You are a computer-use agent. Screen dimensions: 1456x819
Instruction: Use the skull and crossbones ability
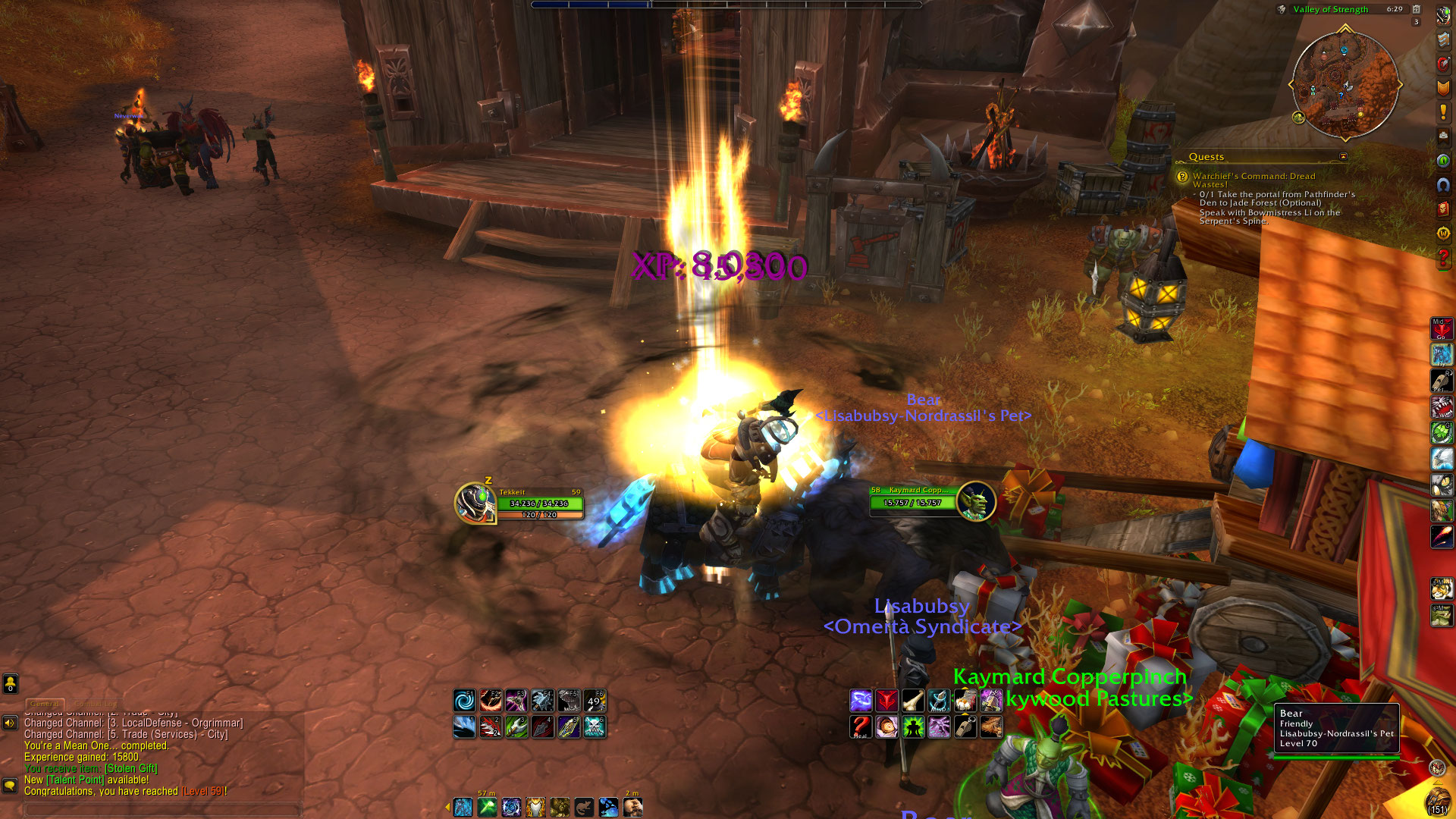[x=595, y=726]
